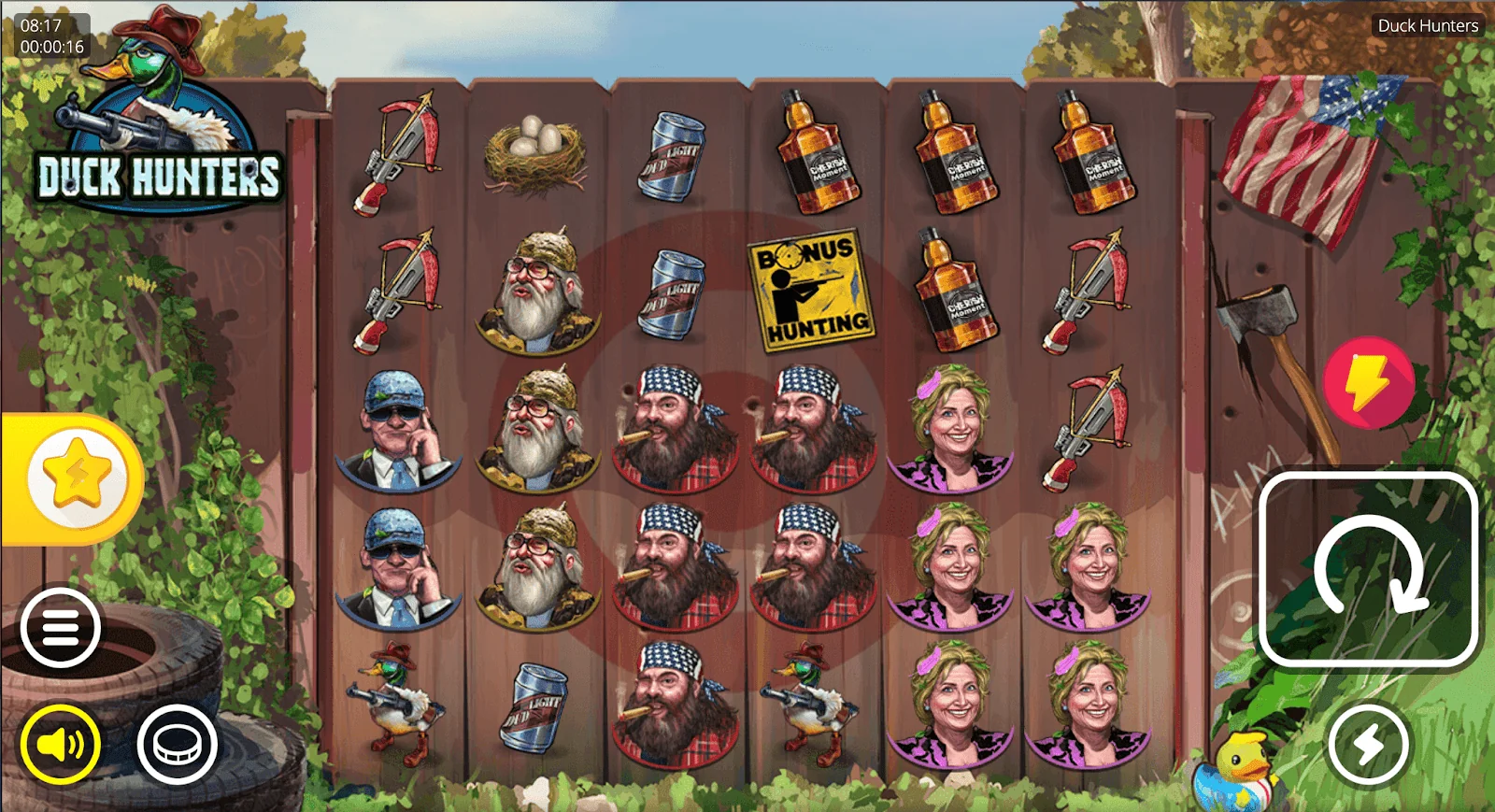
Task: Activate the red lightning bolt boost button
Action: click(x=1369, y=383)
